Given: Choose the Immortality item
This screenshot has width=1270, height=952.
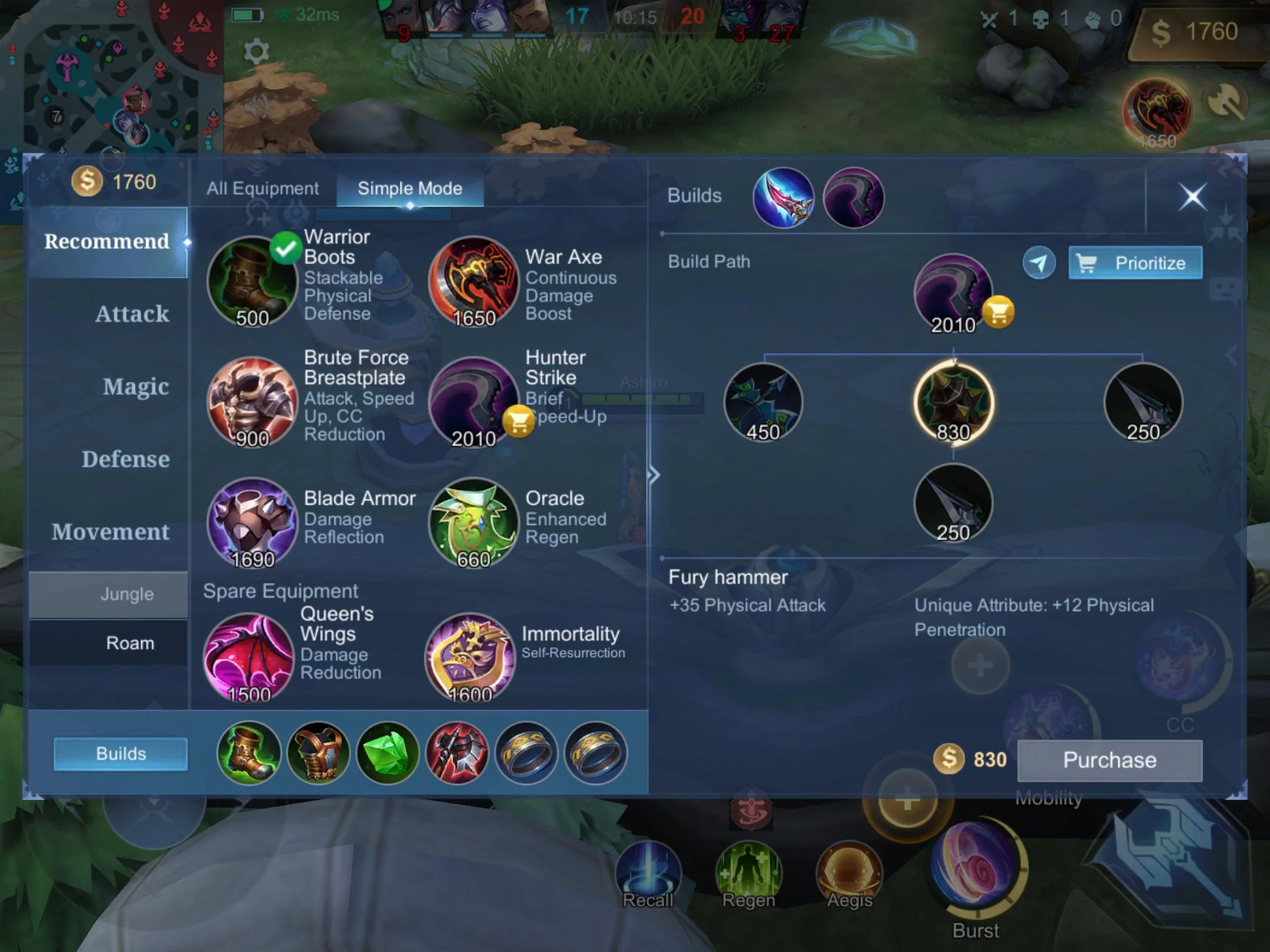Looking at the screenshot, I should pos(470,658).
